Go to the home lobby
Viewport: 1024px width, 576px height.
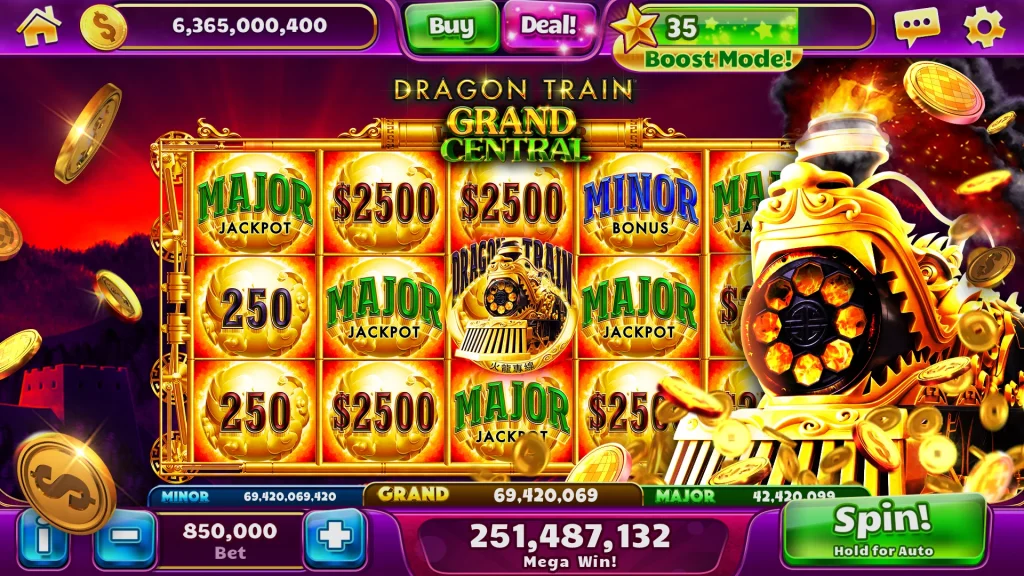click(38, 26)
